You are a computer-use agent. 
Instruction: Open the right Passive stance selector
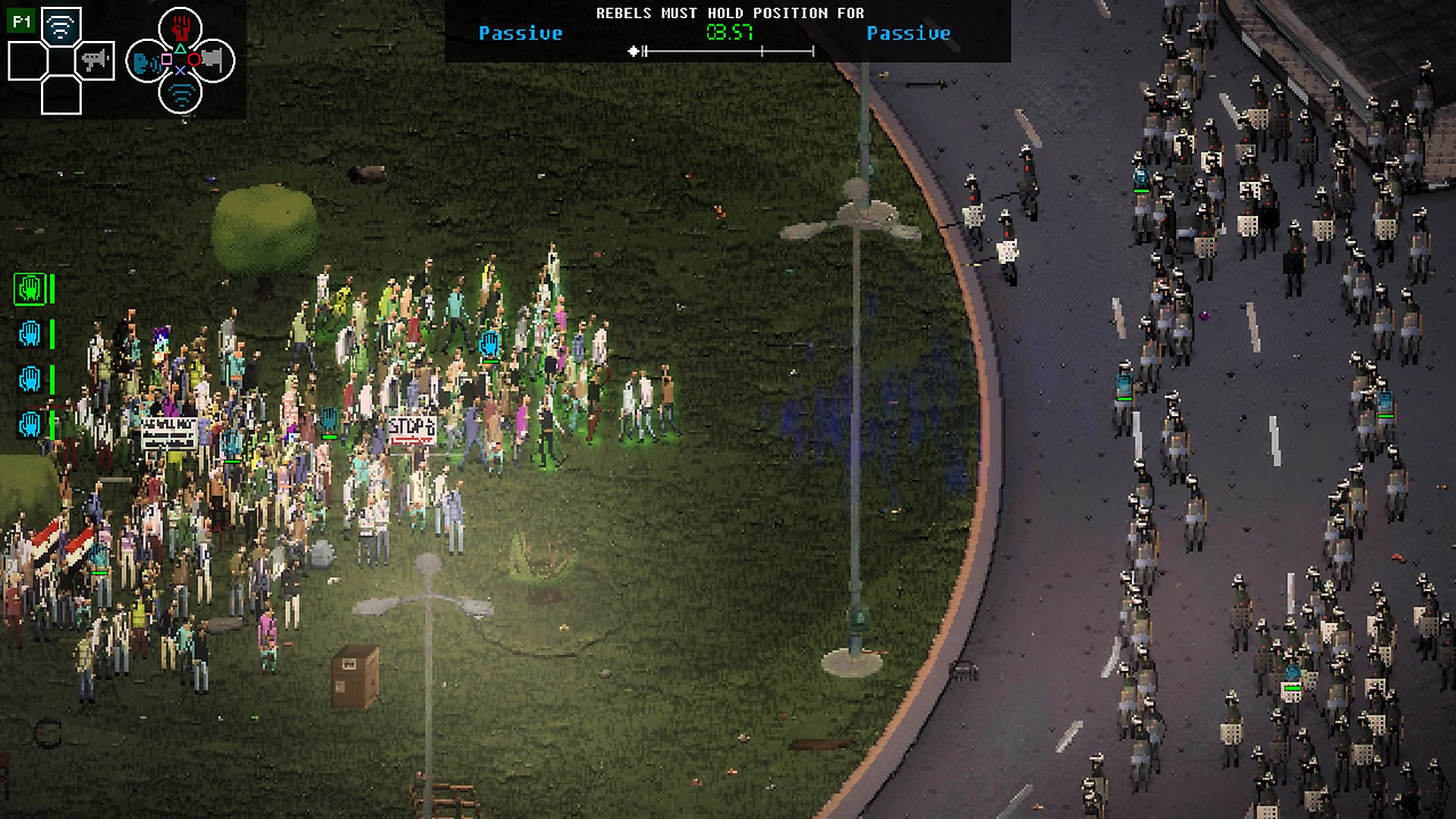pyautogui.click(x=909, y=33)
